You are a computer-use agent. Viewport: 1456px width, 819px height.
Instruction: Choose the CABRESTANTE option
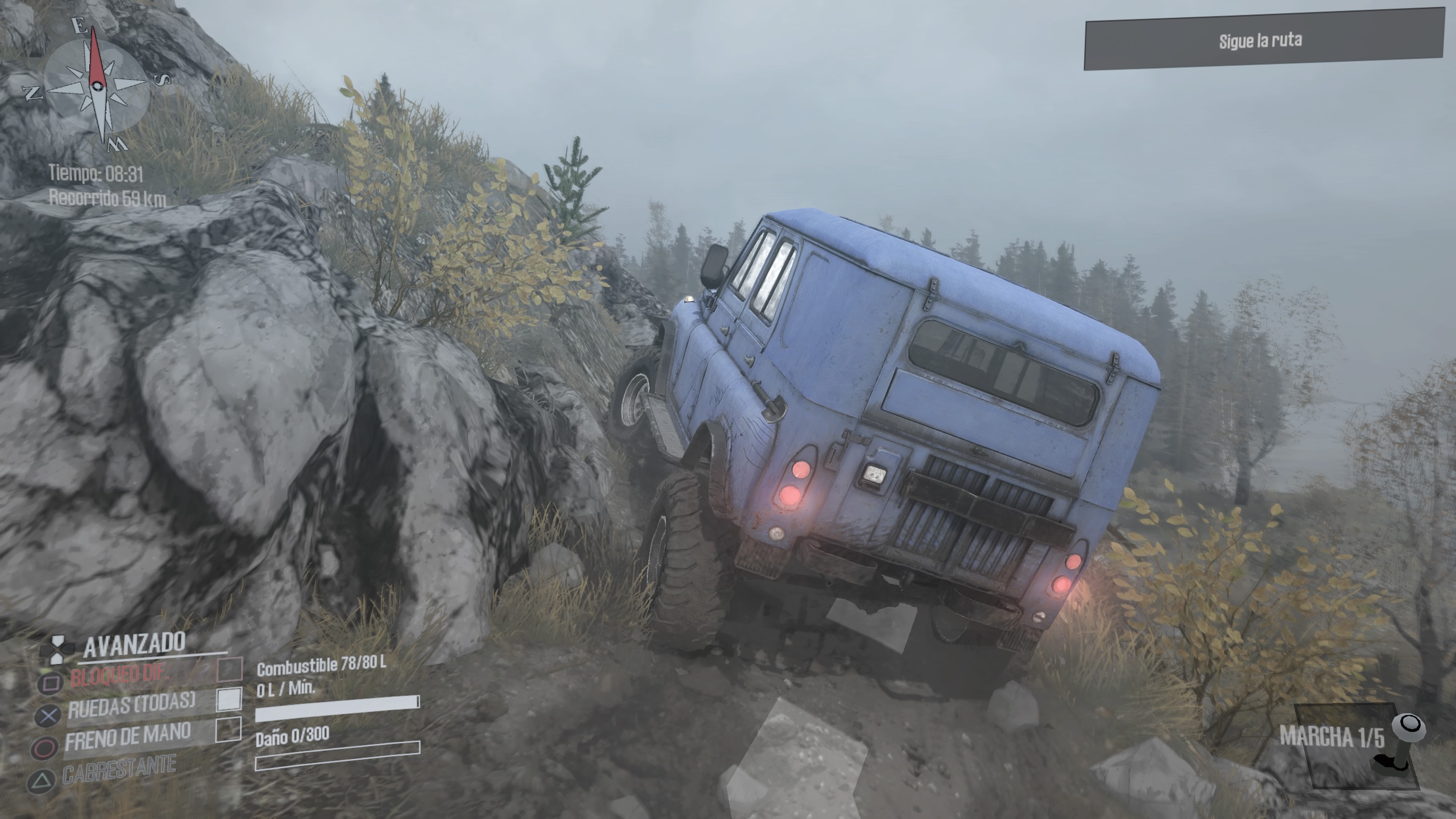coord(119,769)
